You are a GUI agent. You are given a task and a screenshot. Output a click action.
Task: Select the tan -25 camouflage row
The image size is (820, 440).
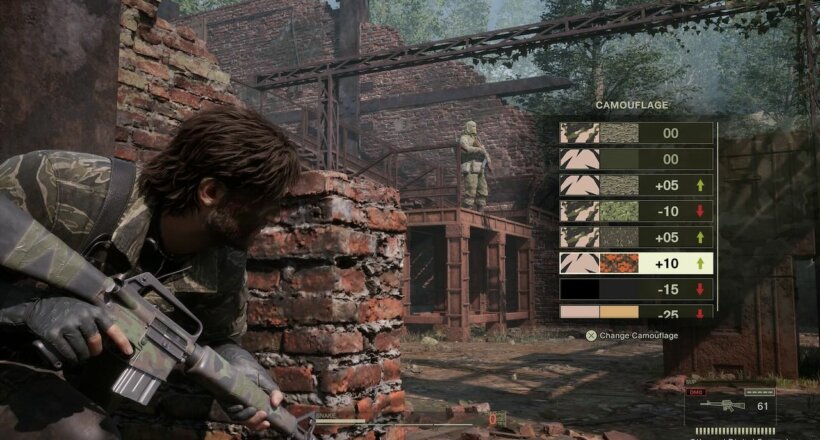click(x=637, y=312)
